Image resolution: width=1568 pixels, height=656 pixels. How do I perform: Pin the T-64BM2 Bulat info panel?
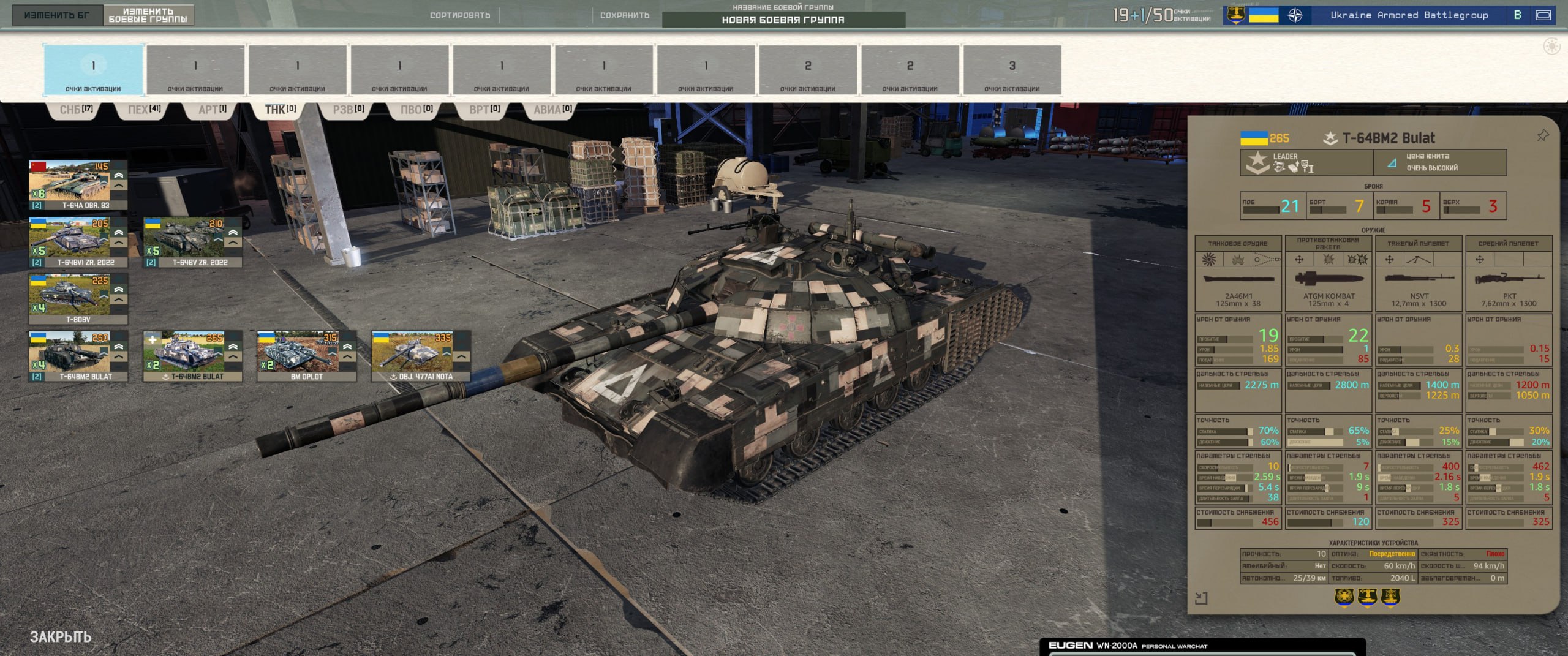point(1542,136)
